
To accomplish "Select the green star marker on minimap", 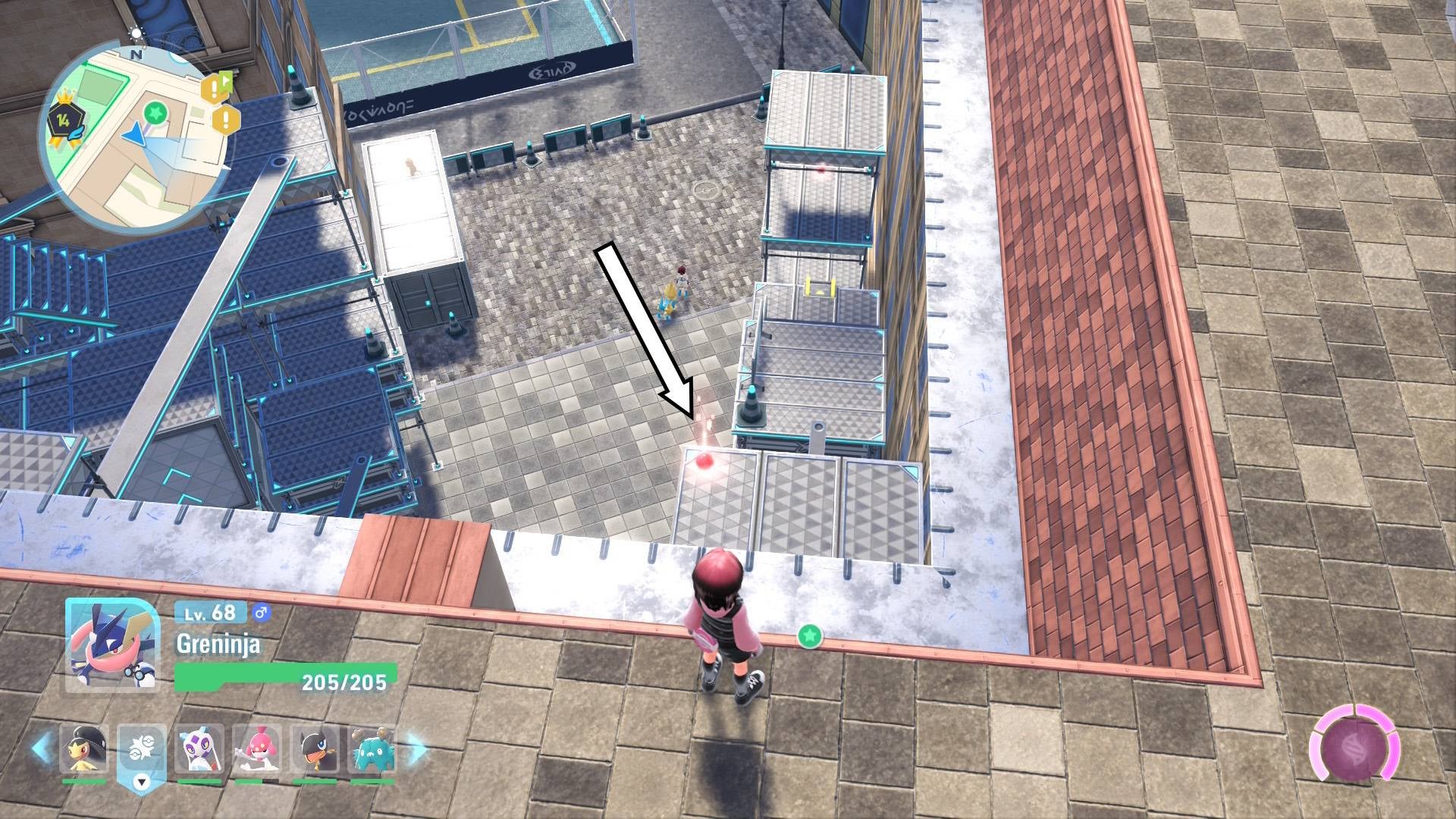I will click(155, 114).
